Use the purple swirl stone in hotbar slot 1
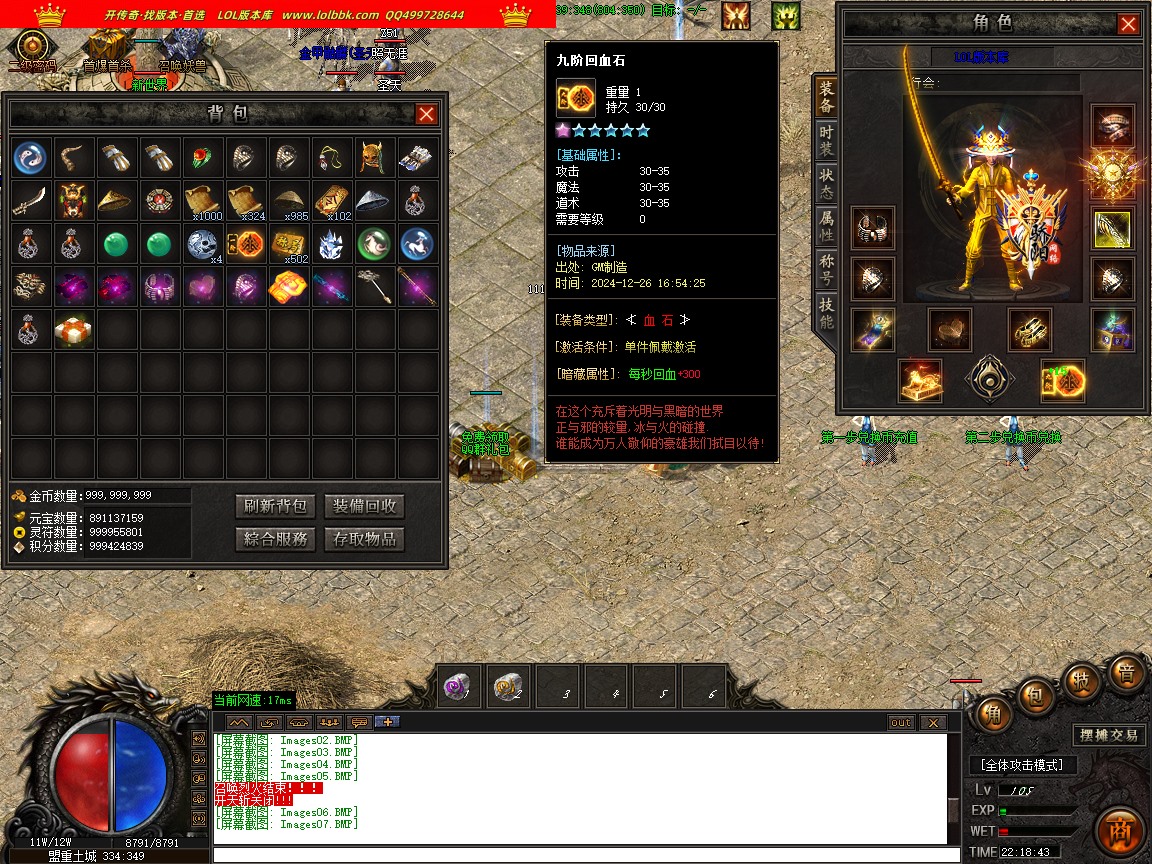Viewport: 1152px width, 864px height. coord(461,687)
